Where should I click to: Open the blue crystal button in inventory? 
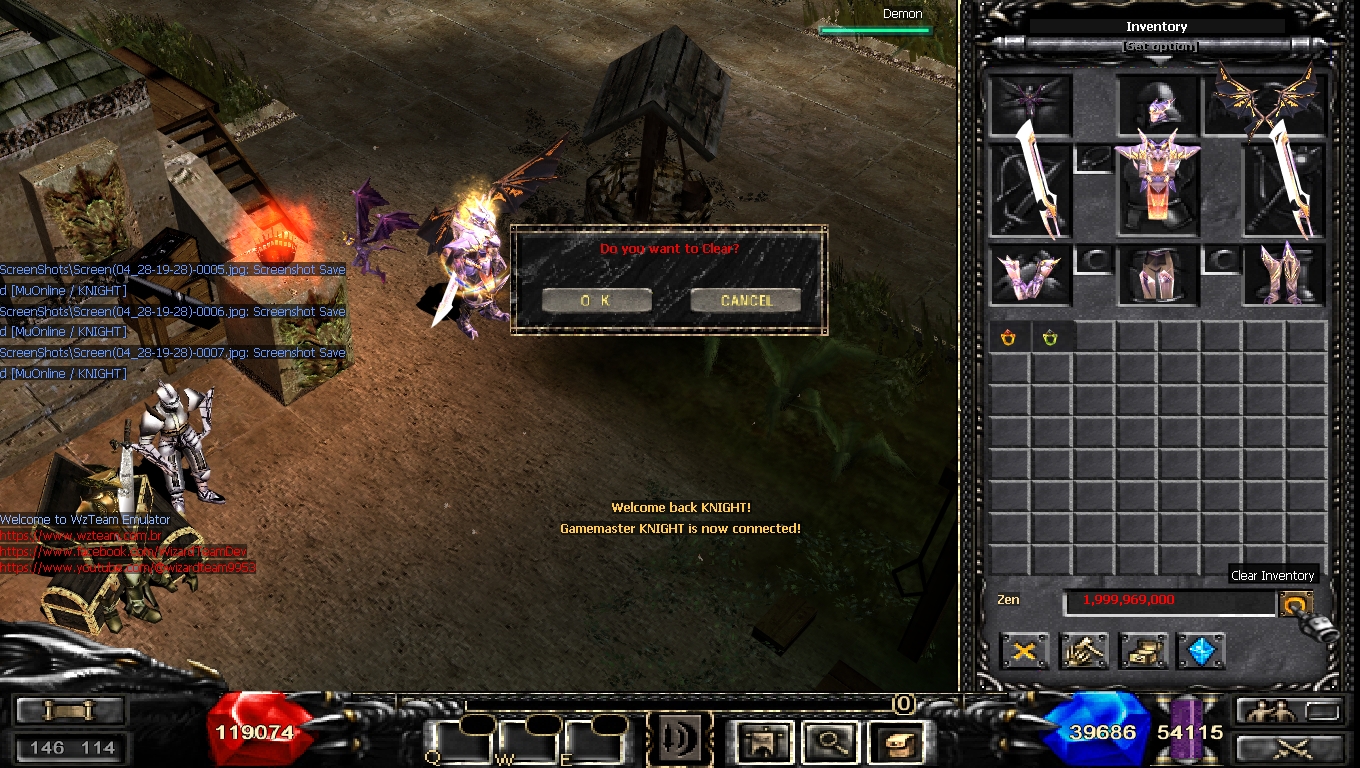click(1201, 651)
